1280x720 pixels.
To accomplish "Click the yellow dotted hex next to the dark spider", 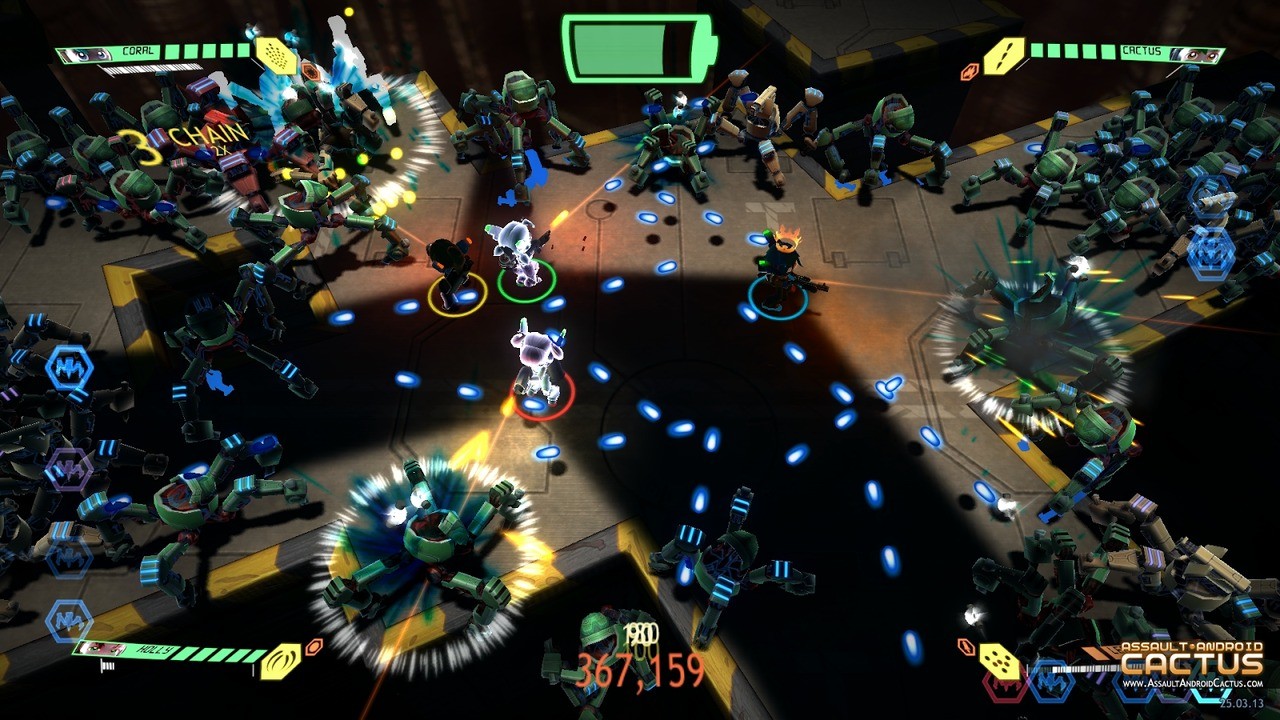I will (1000, 660).
